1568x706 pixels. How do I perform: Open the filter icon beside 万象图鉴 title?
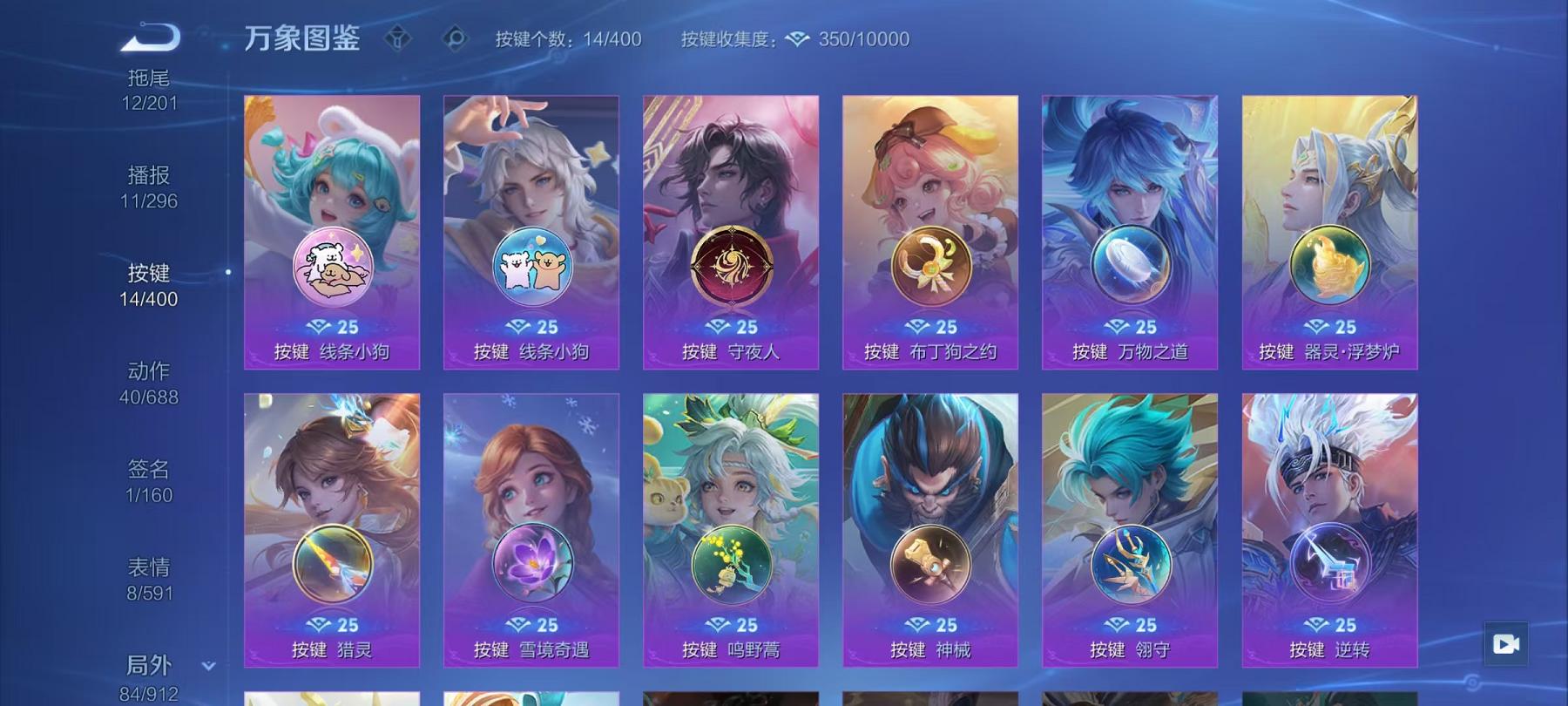click(400, 38)
